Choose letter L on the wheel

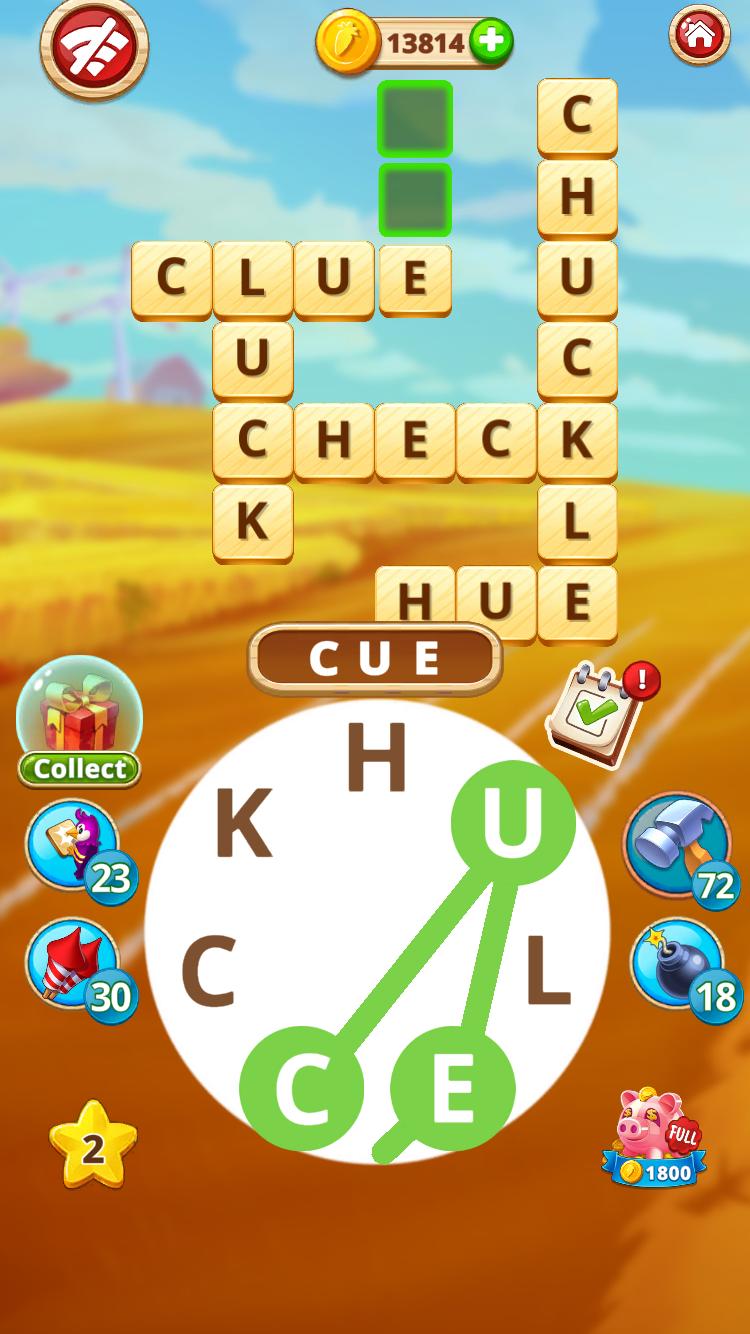point(547,972)
